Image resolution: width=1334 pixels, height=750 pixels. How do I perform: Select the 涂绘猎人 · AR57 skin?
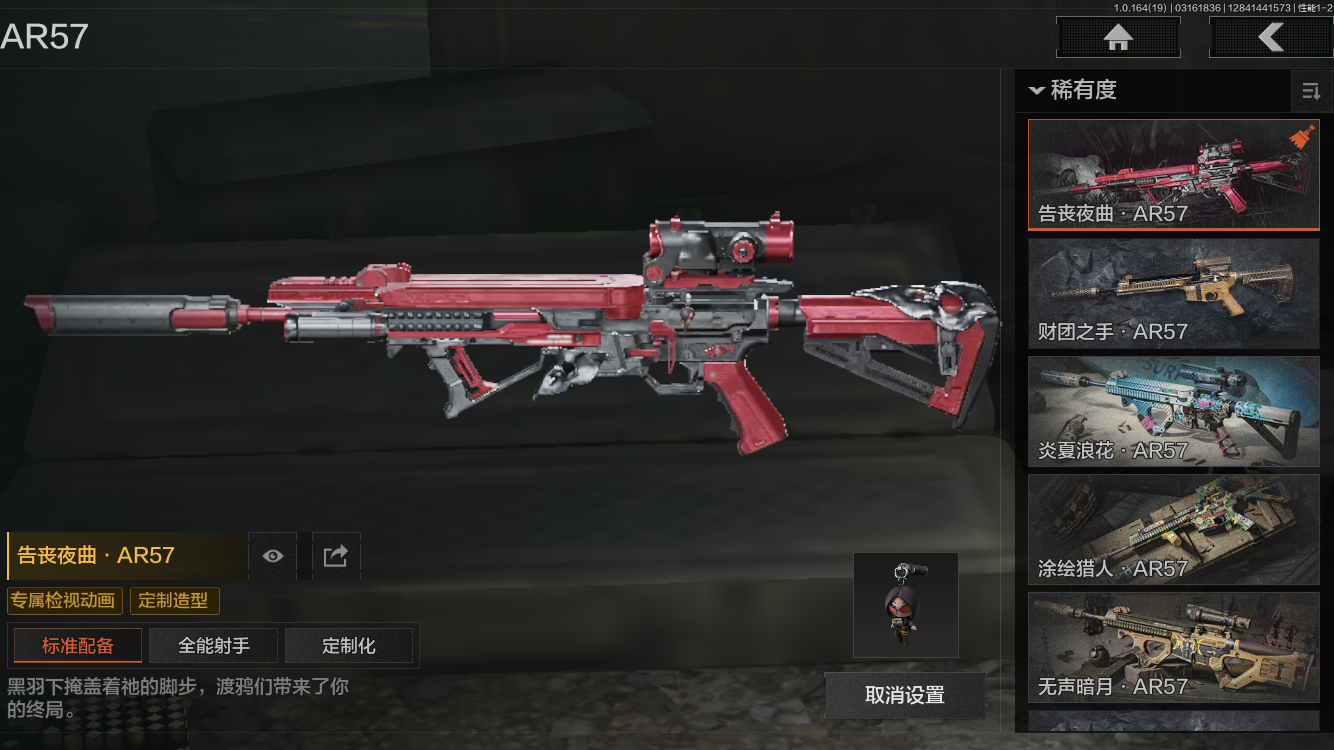tap(1174, 529)
